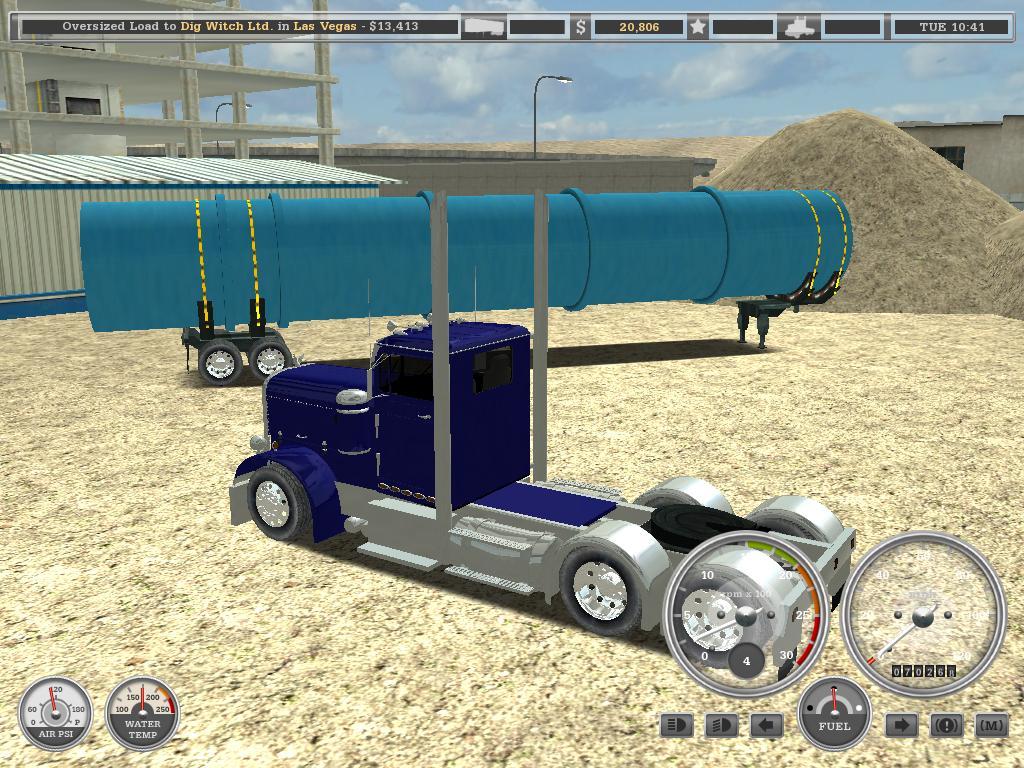Select the truck icon in top bar
Image resolution: width=1024 pixels, height=768 pixels.
coord(801,27)
